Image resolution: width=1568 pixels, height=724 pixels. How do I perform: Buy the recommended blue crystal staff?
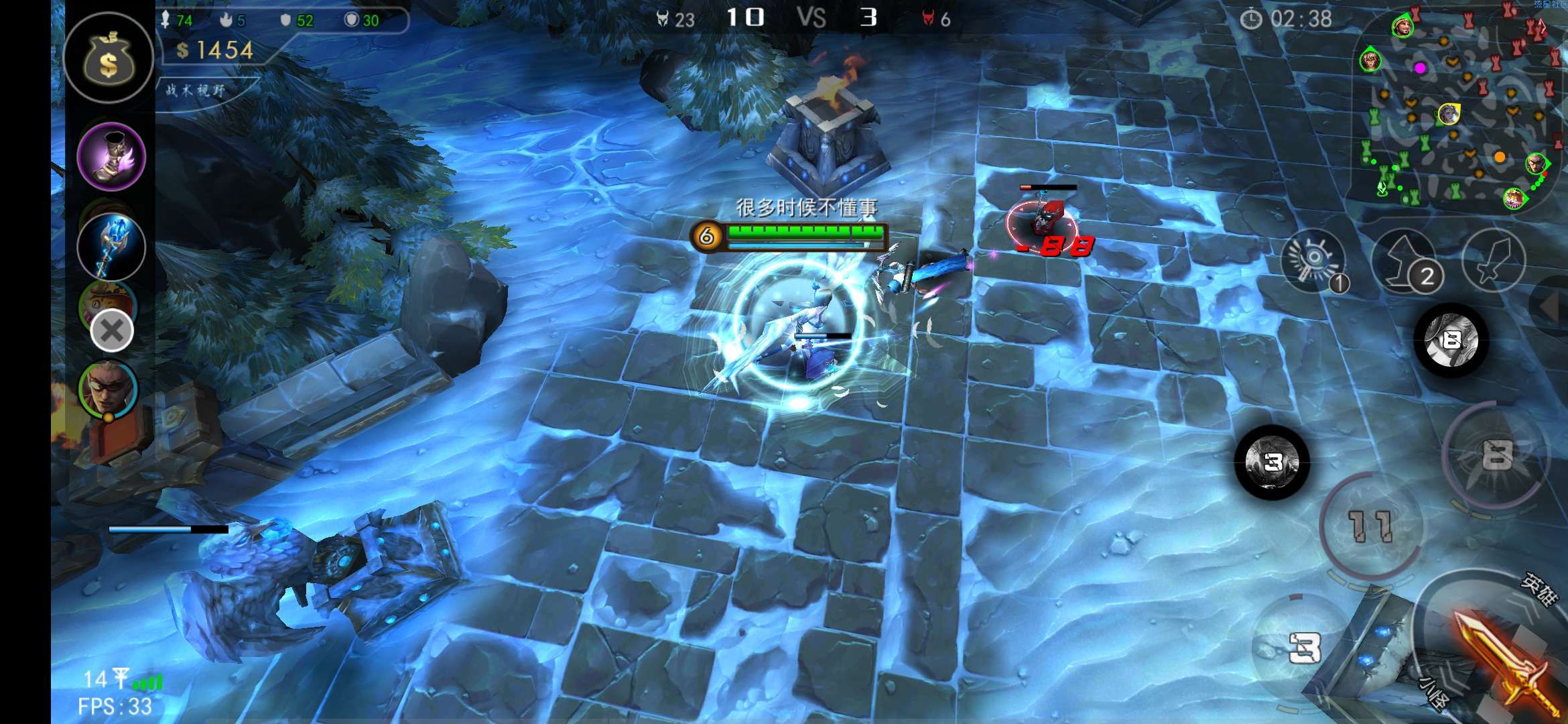click(x=111, y=247)
